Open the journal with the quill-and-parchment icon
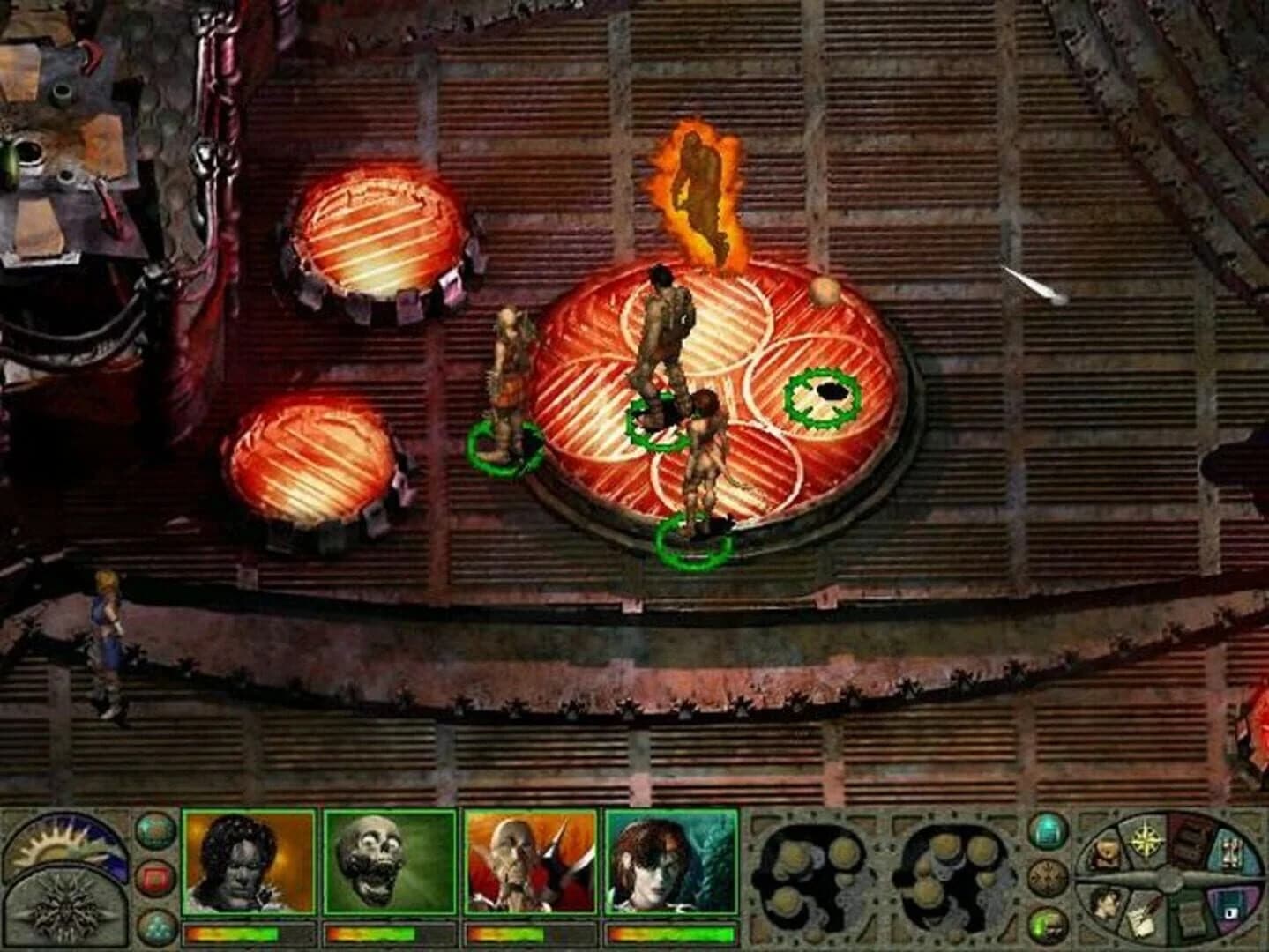 coord(1143,917)
